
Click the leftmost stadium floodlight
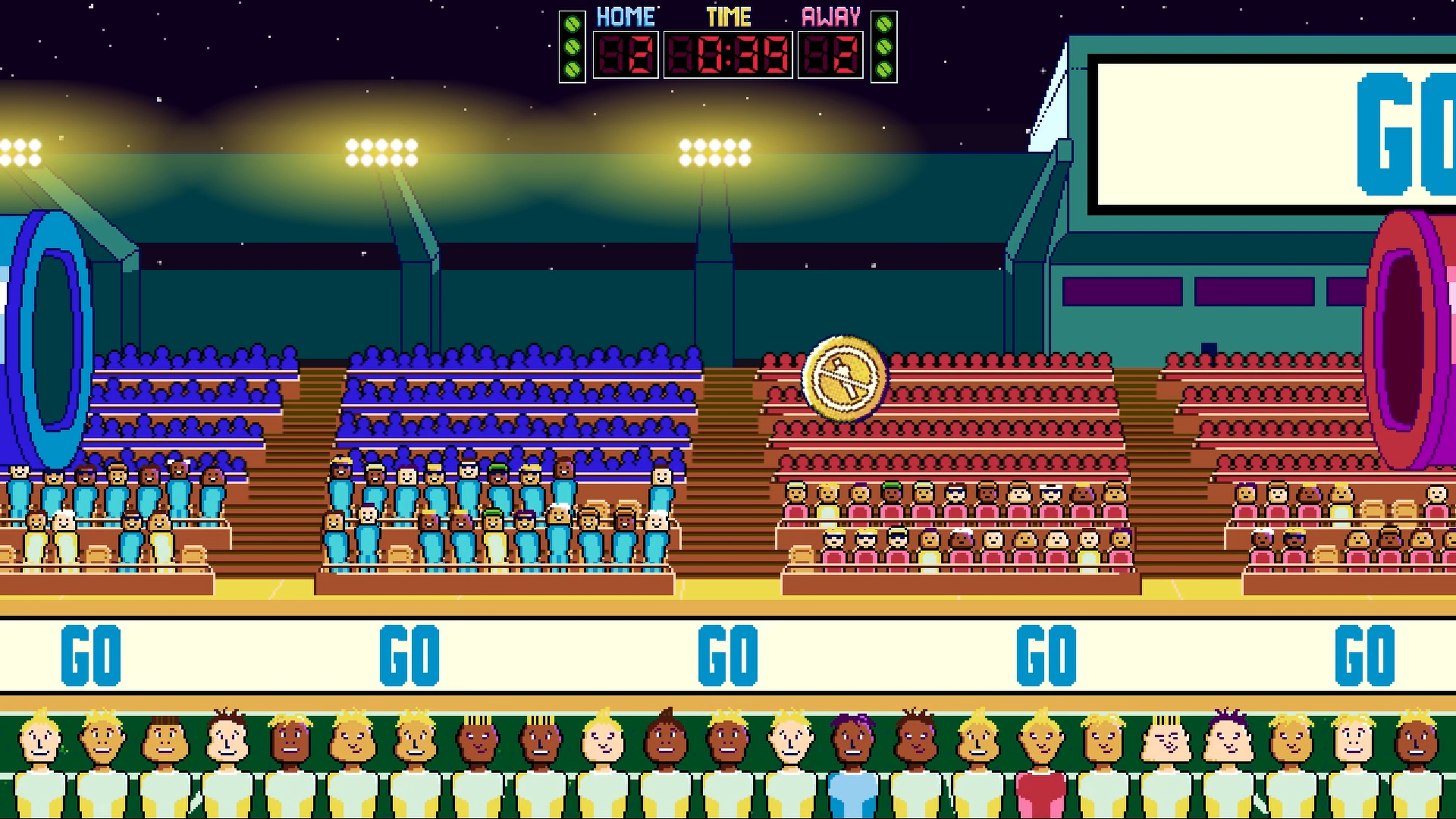click(20, 152)
